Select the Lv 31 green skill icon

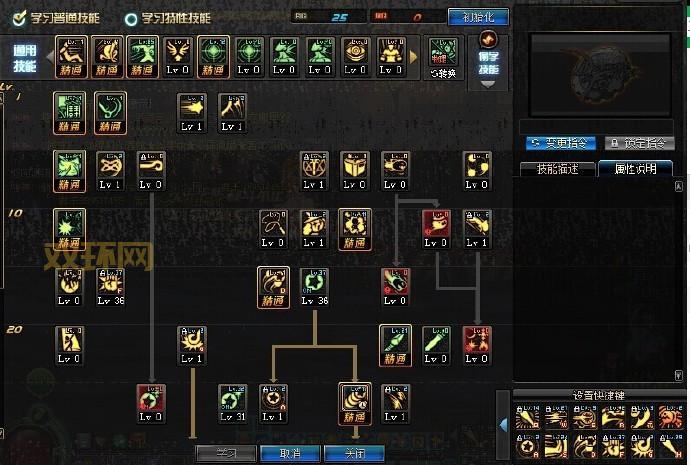[233, 401]
